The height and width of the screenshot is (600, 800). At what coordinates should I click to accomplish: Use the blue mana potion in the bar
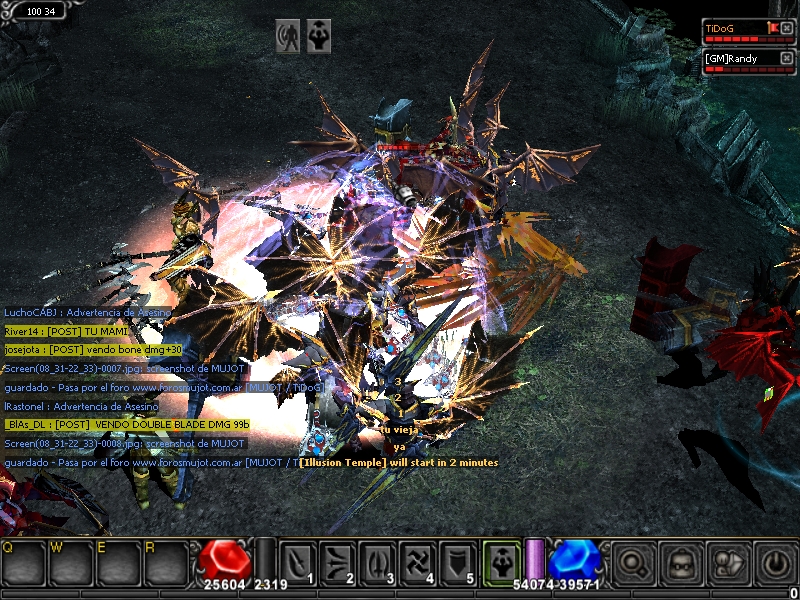click(573, 560)
